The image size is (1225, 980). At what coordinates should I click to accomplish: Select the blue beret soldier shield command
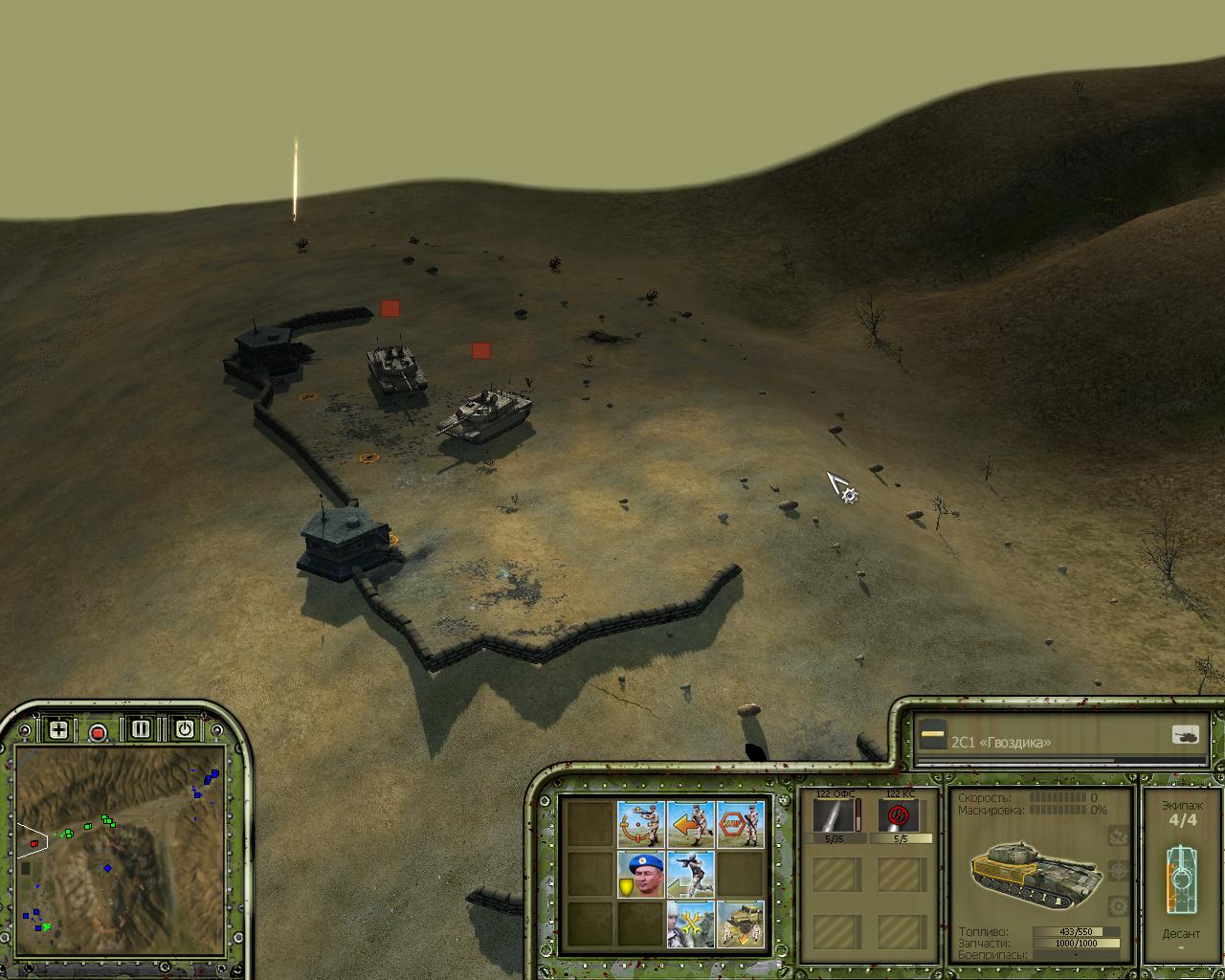(x=640, y=874)
